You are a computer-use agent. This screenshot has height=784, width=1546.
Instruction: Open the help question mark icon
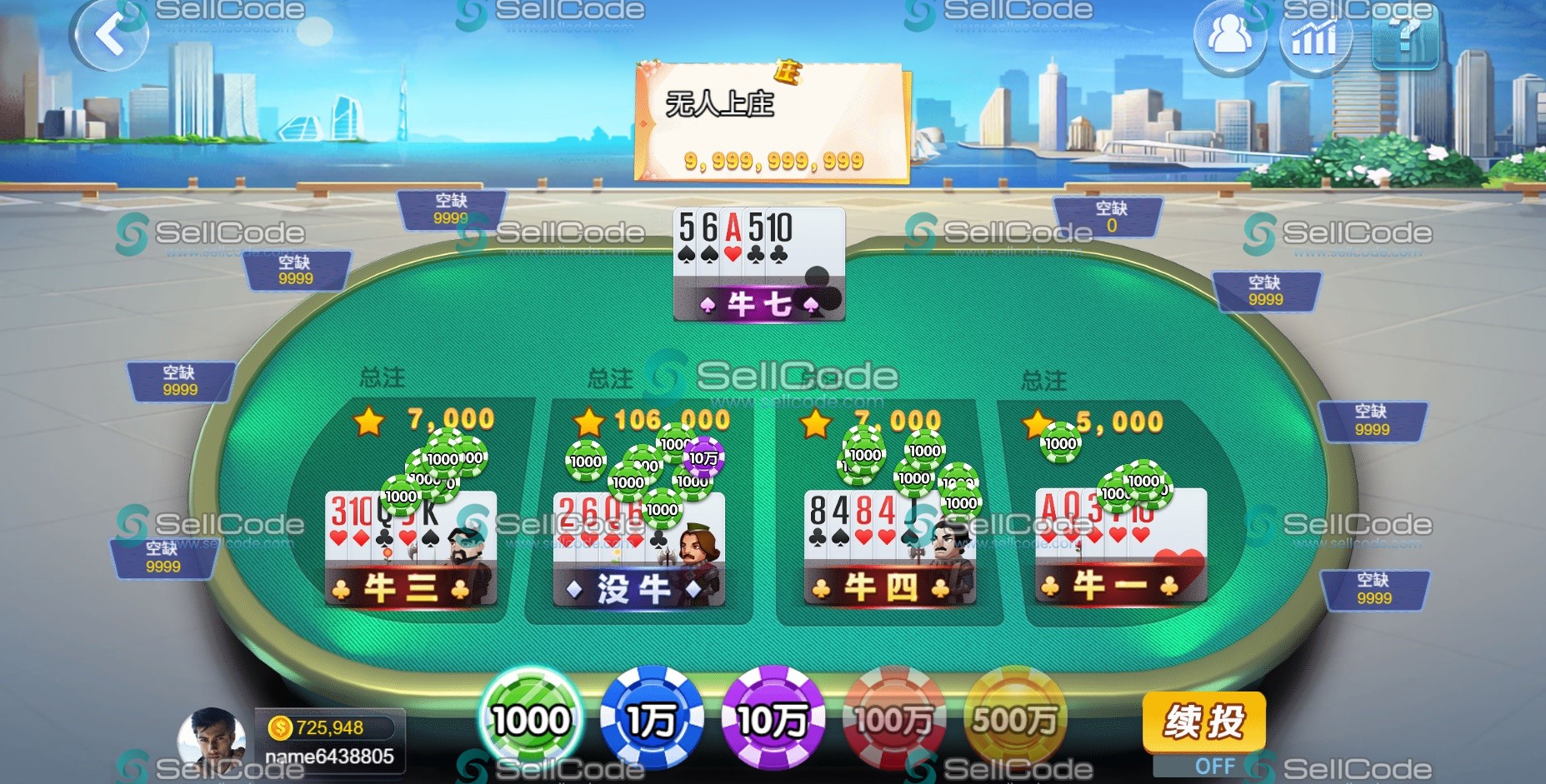tap(1404, 37)
